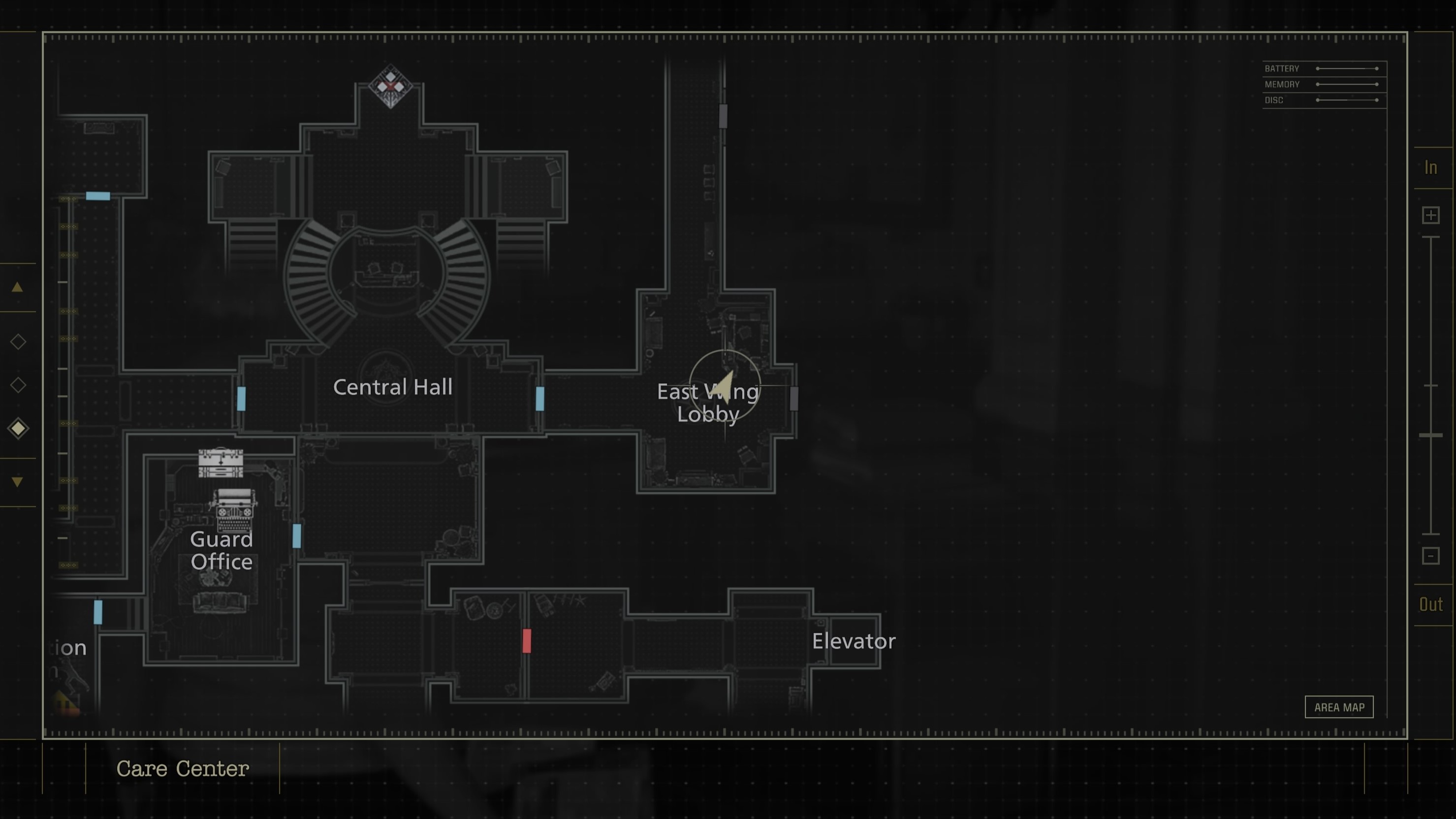Click the player arrow marker in East Wing Lobby
Screen dimensions: 1456x819
[x=725, y=386]
